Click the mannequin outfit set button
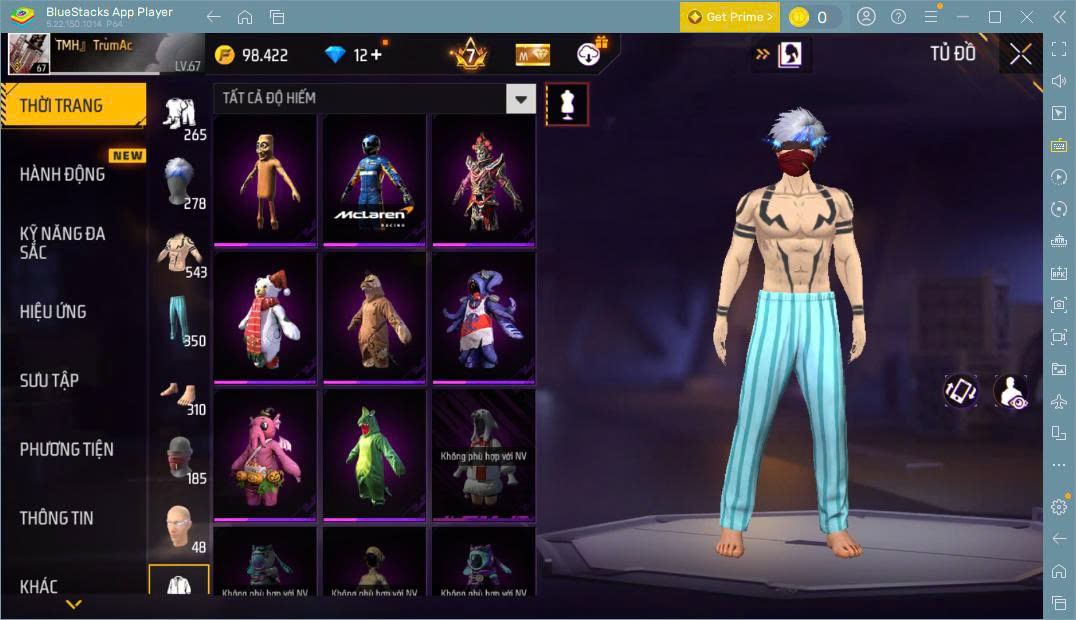This screenshot has height=620, width=1076. [567, 104]
